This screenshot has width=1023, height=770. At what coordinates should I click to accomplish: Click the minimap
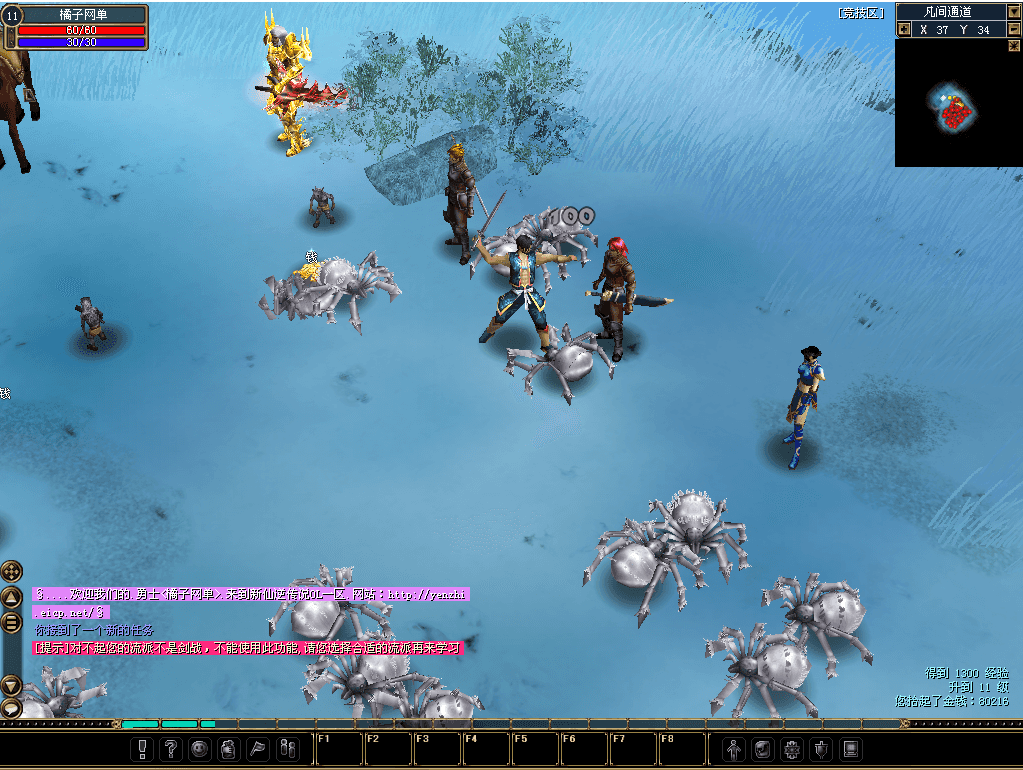click(x=958, y=103)
